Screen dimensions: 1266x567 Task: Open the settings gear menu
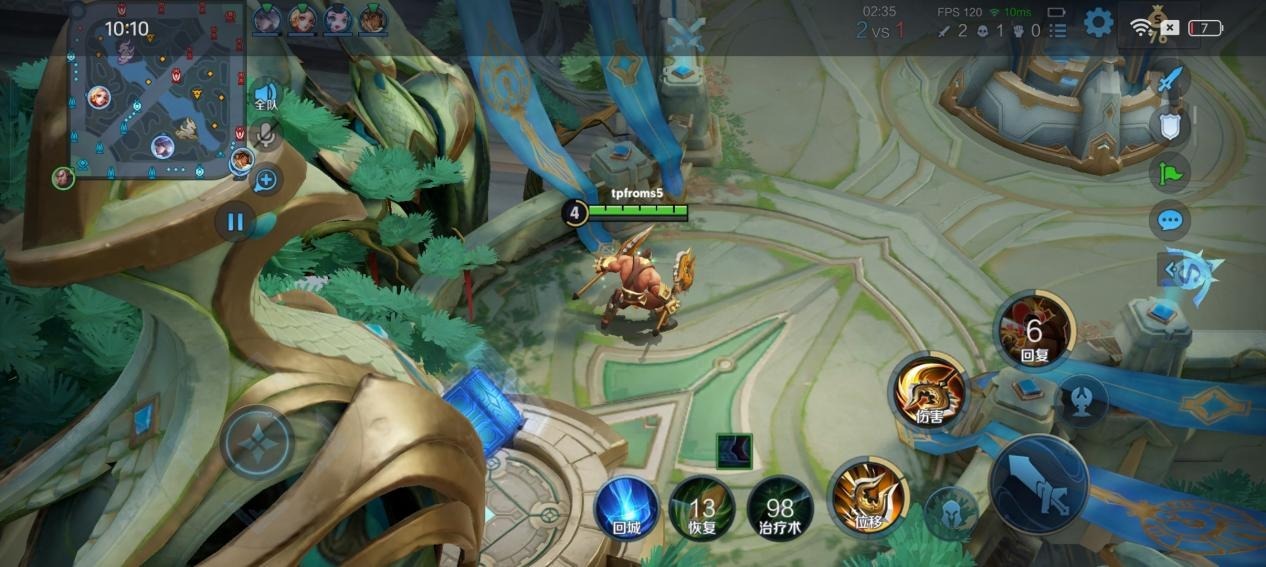tap(1098, 23)
